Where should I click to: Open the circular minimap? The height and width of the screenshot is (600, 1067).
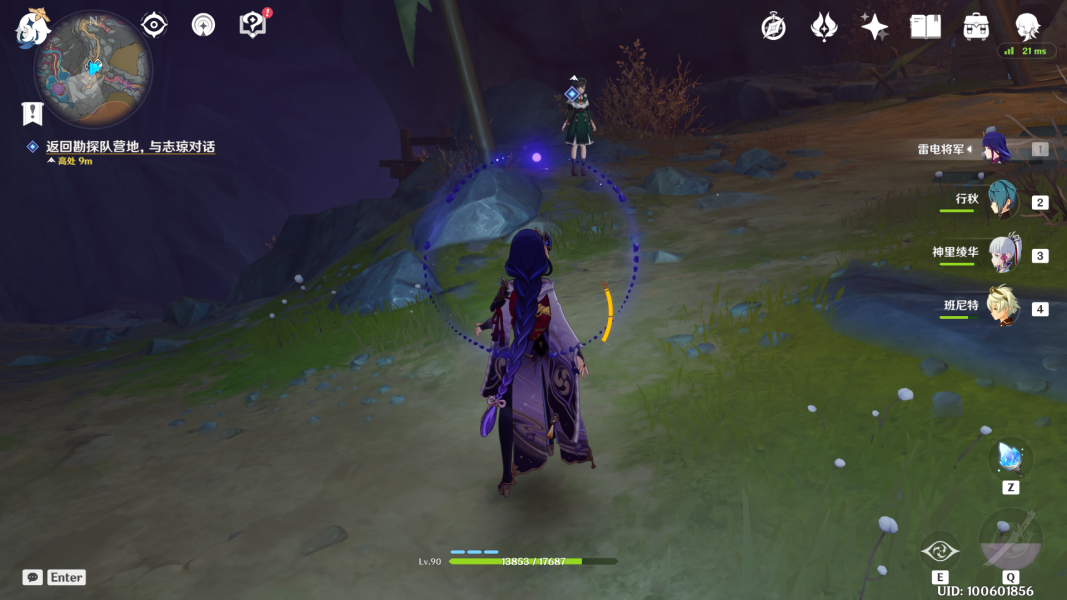point(93,67)
